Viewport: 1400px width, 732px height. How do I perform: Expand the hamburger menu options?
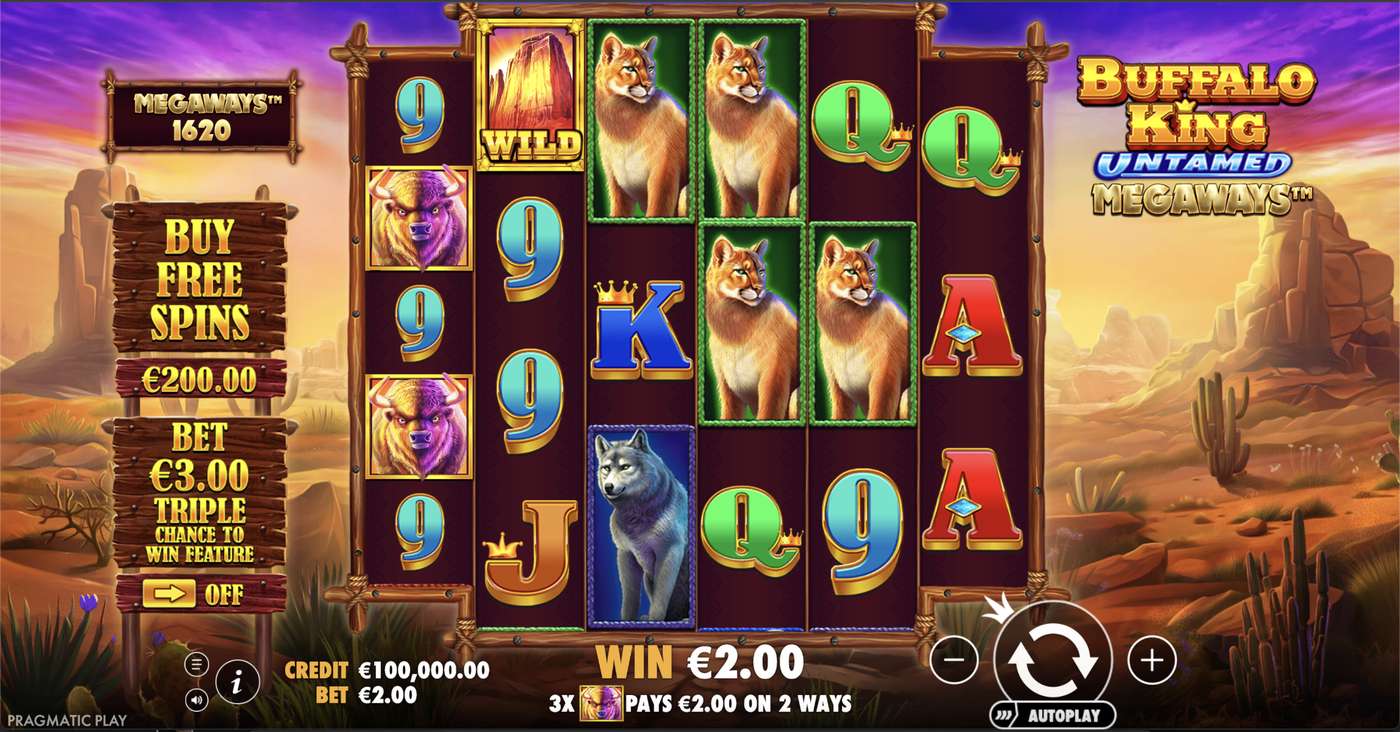coord(196,665)
